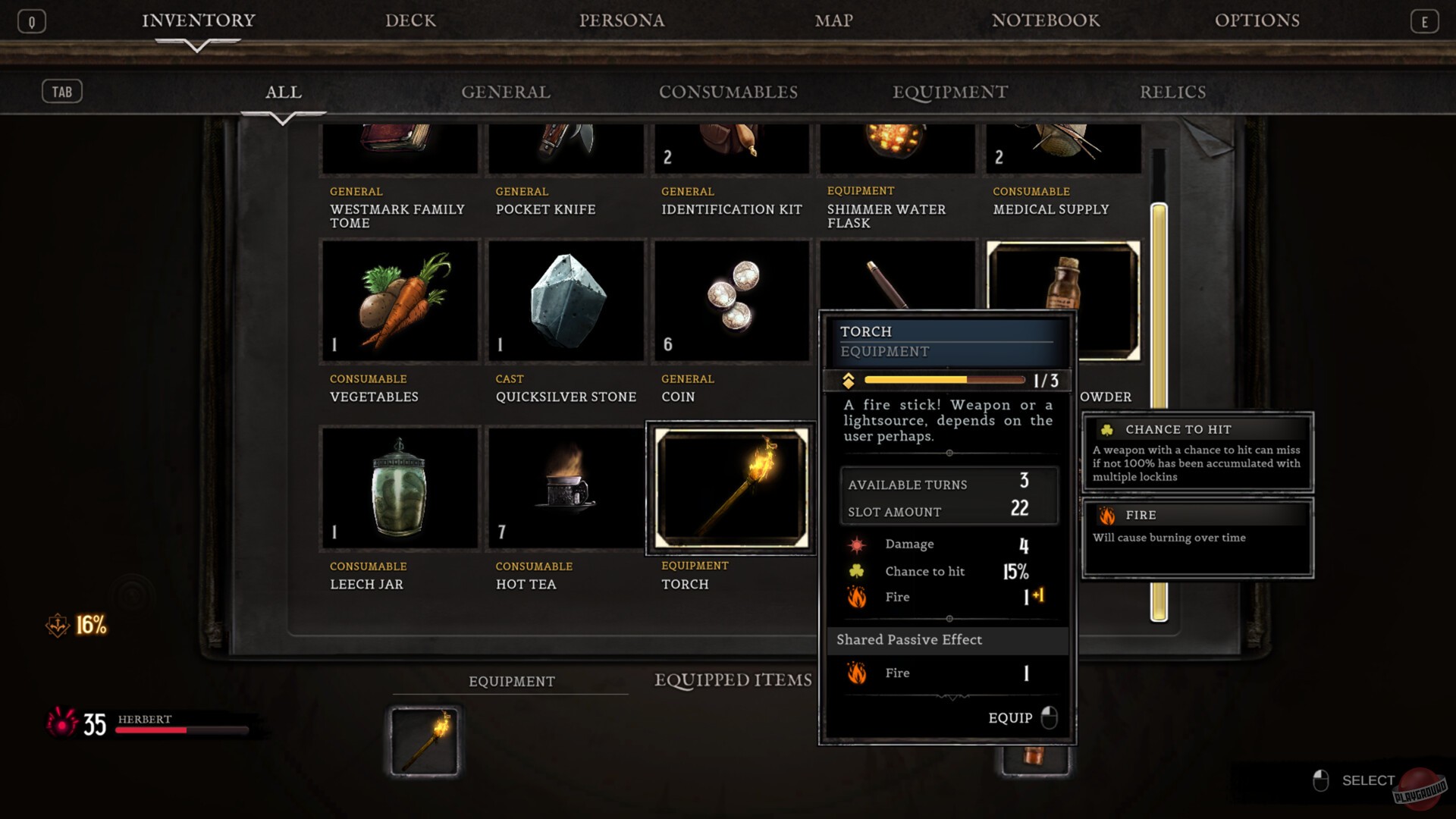Select the Torch item thumbnail
Viewport: 1456px width, 819px height.
click(x=730, y=488)
